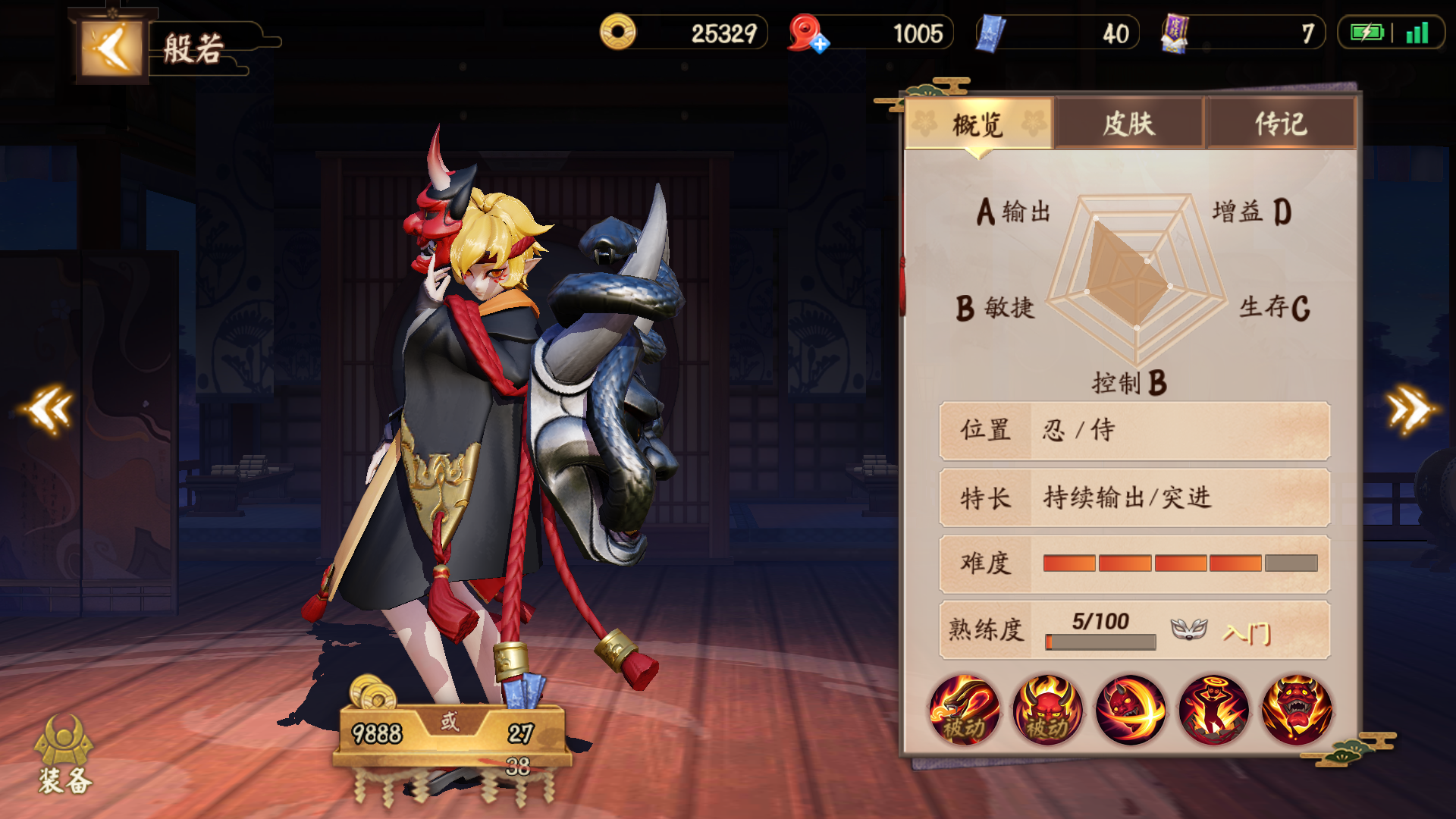1456x819 pixels.
Task: View the red oni mask passive skill
Action: (x=1047, y=711)
